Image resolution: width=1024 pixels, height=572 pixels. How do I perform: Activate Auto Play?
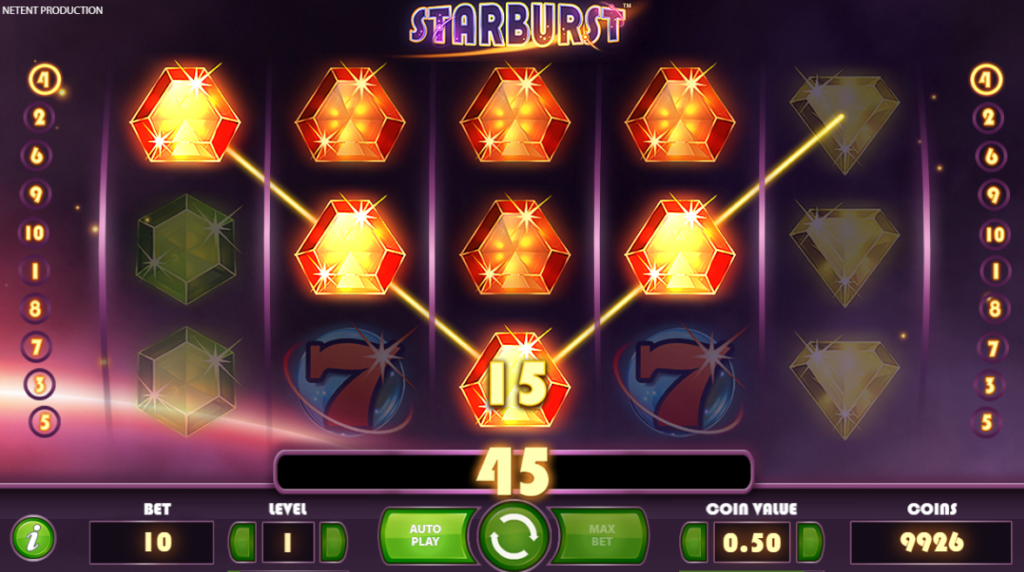(x=425, y=535)
